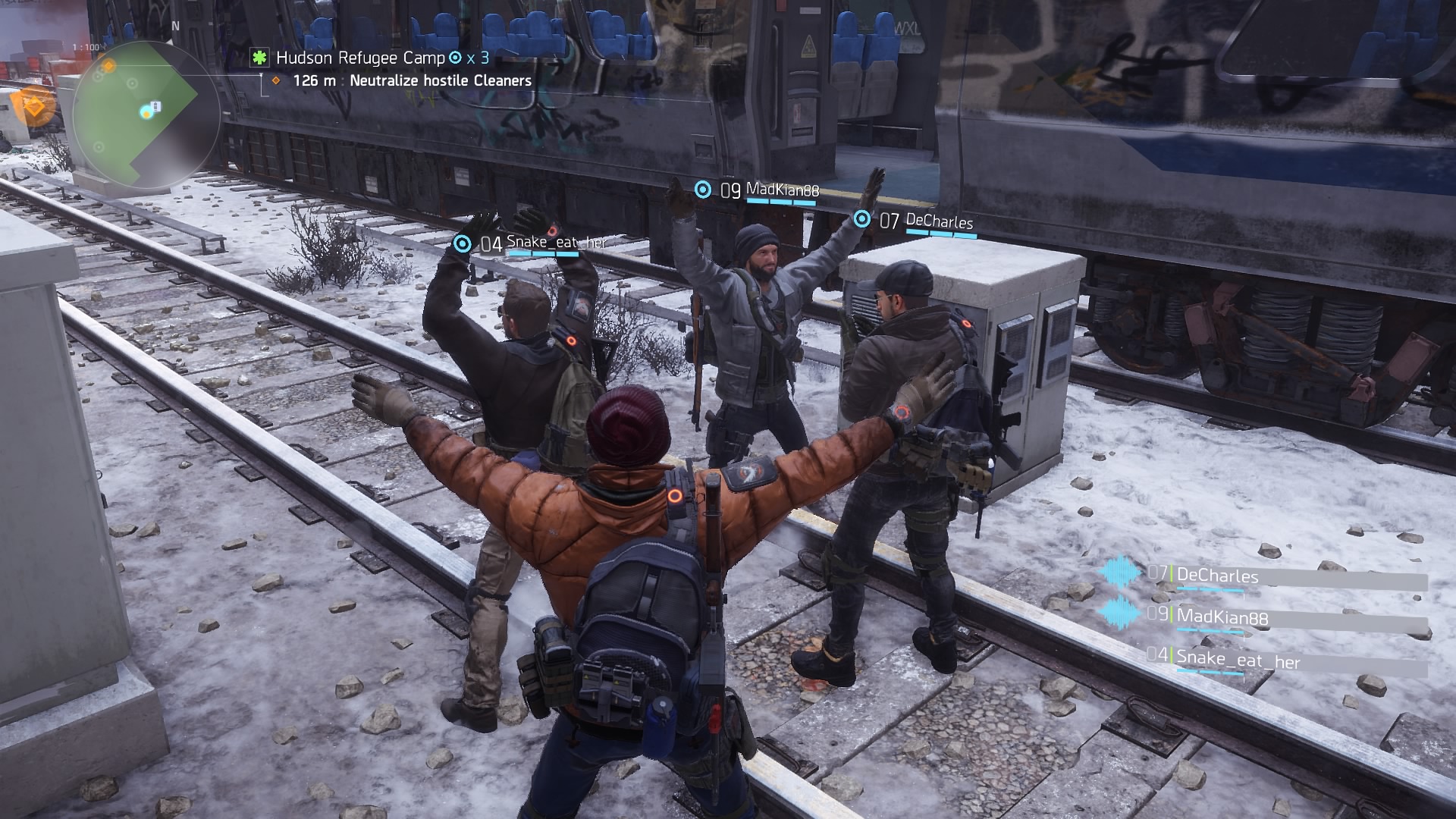Click the Snake_eat_her floating nameplate
Screen dimensions: 1456x819
pyautogui.click(x=556, y=243)
